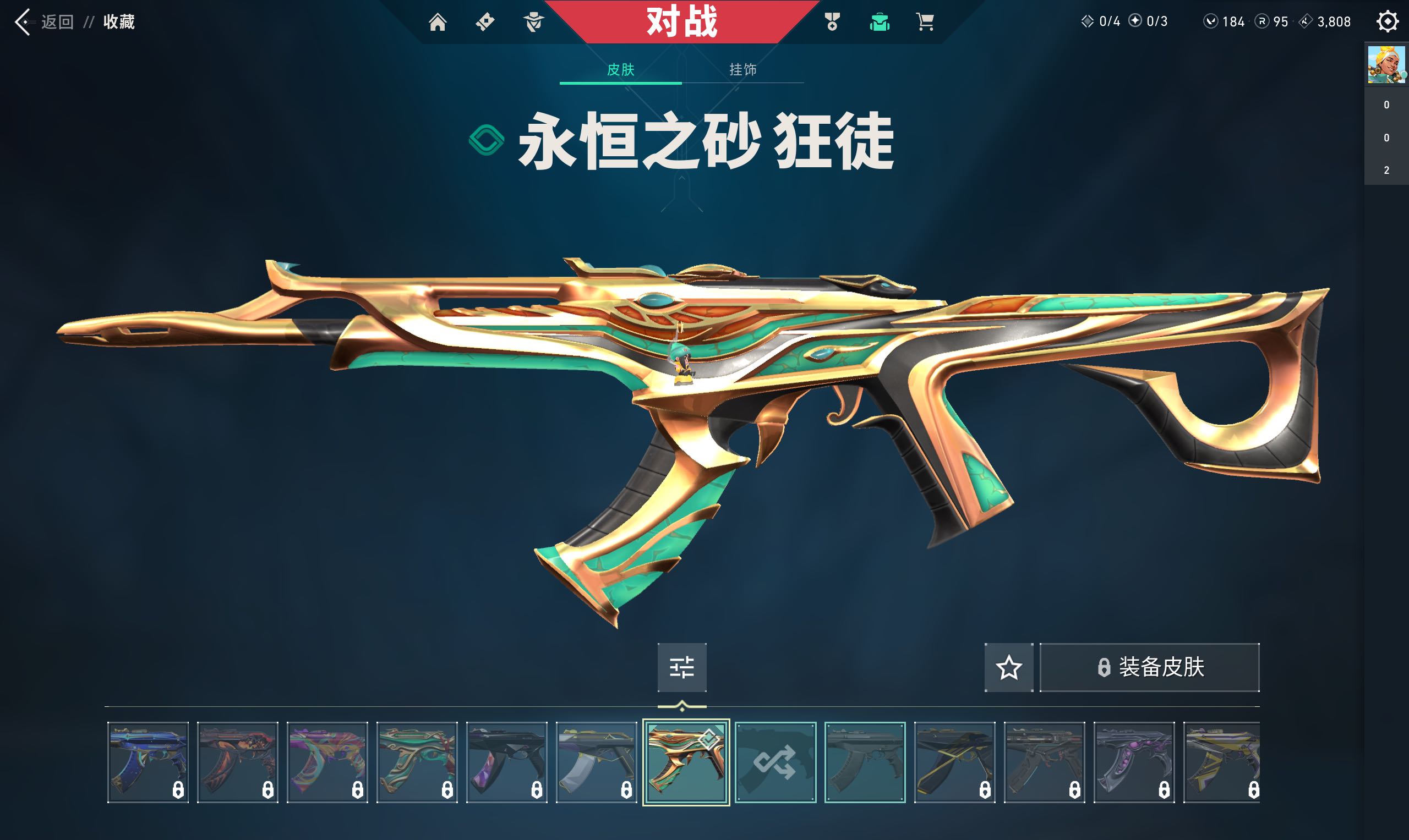Viewport: 1409px width, 840px height.
Task: Open the skin variant selector icon below the rifle
Action: 682,668
